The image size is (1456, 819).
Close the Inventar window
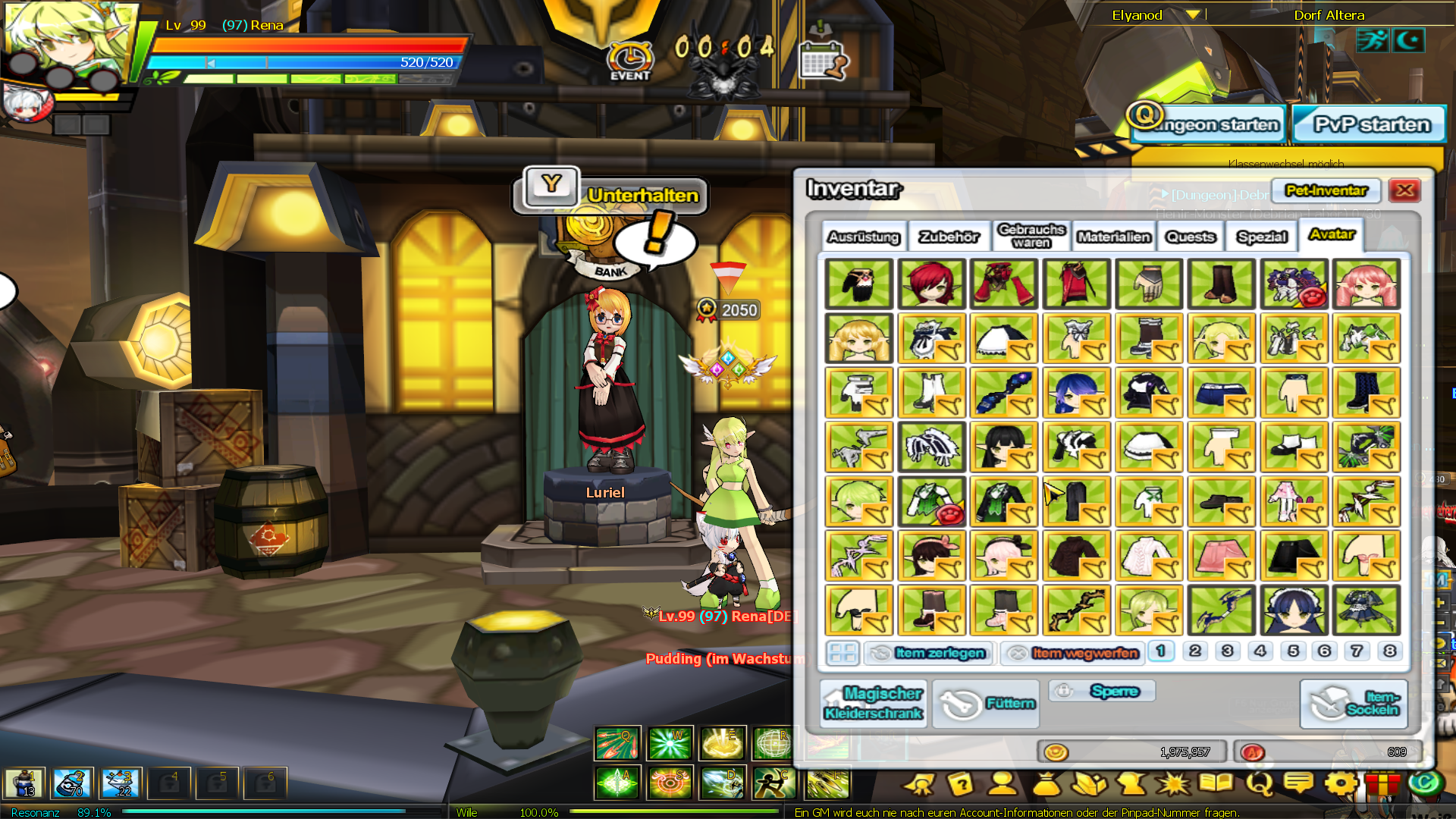(x=1404, y=190)
